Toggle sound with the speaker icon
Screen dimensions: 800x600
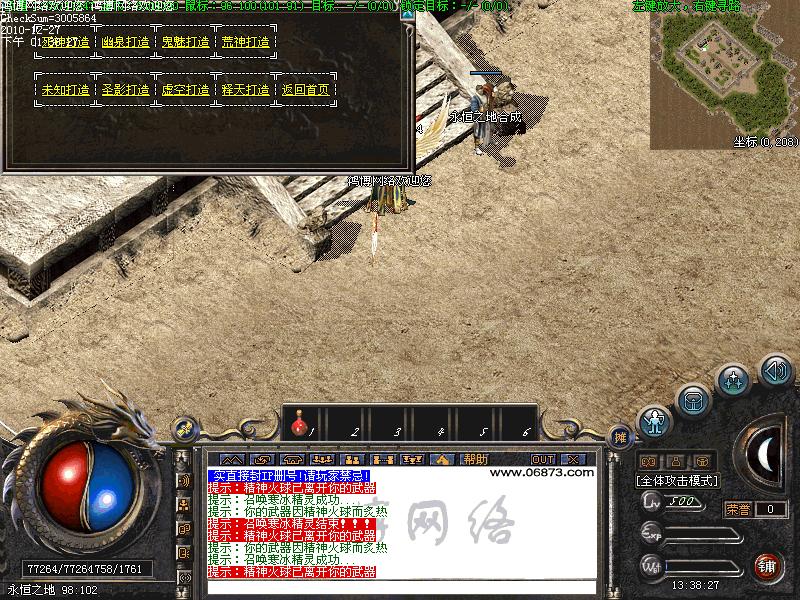tap(775, 370)
